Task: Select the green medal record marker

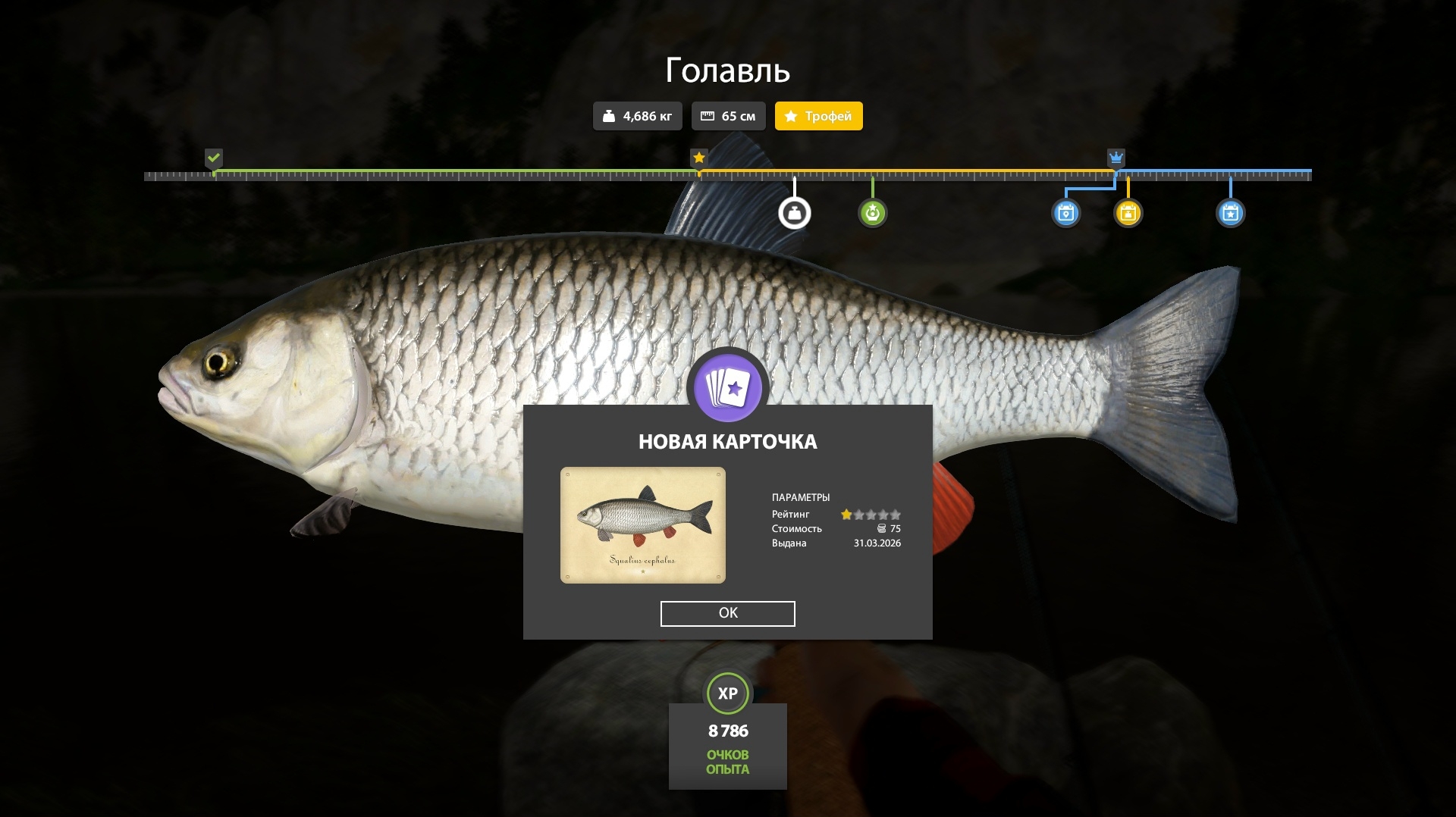Action: (x=872, y=213)
